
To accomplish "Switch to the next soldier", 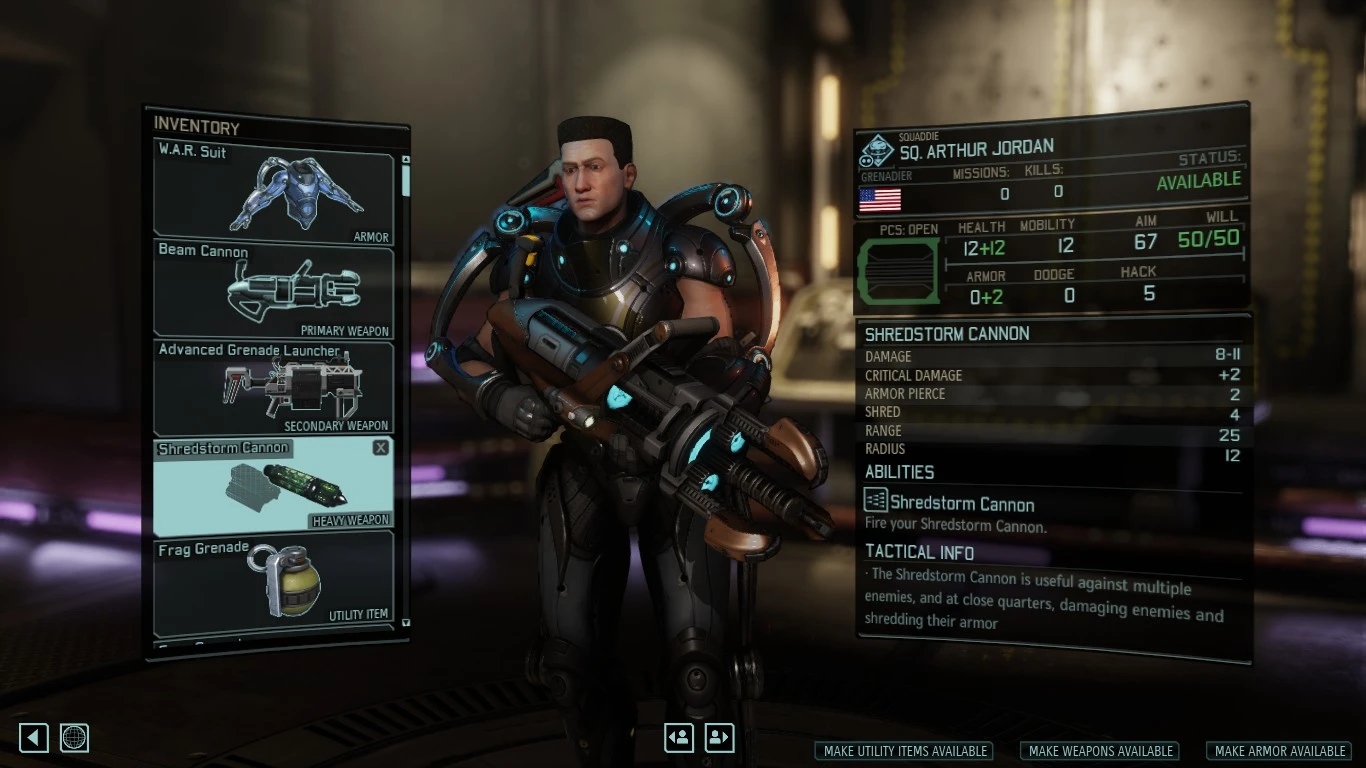I will pyautogui.click(x=719, y=737).
